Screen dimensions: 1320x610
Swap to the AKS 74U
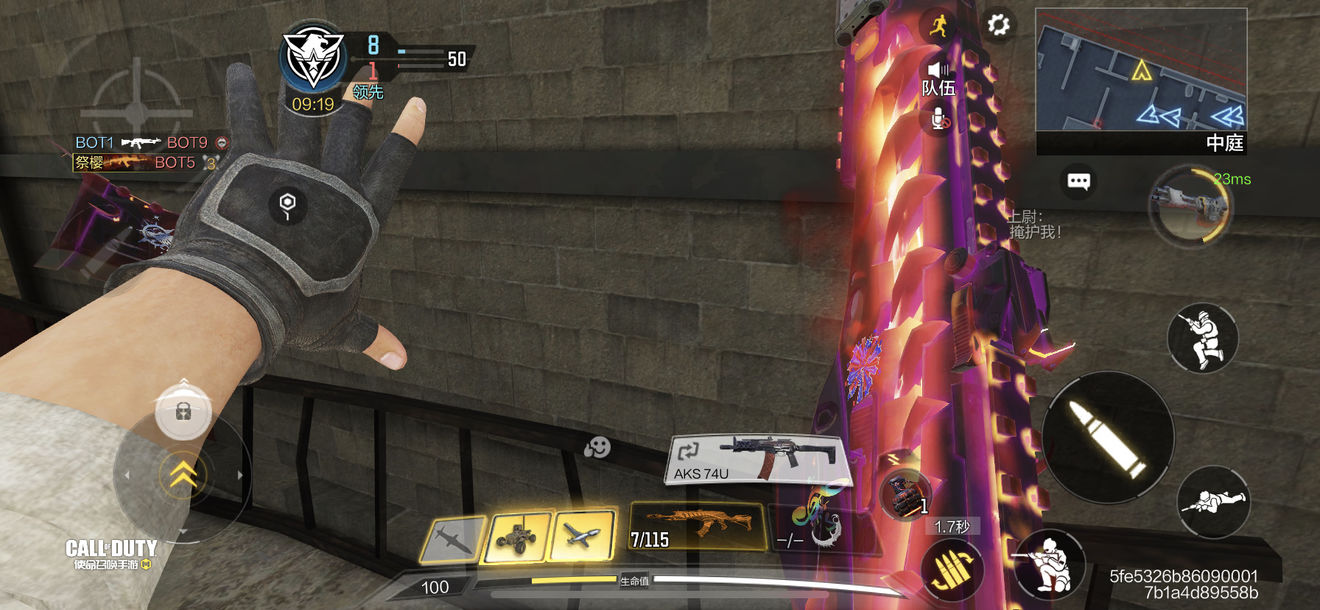pyautogui.click(x=759, y=459)
